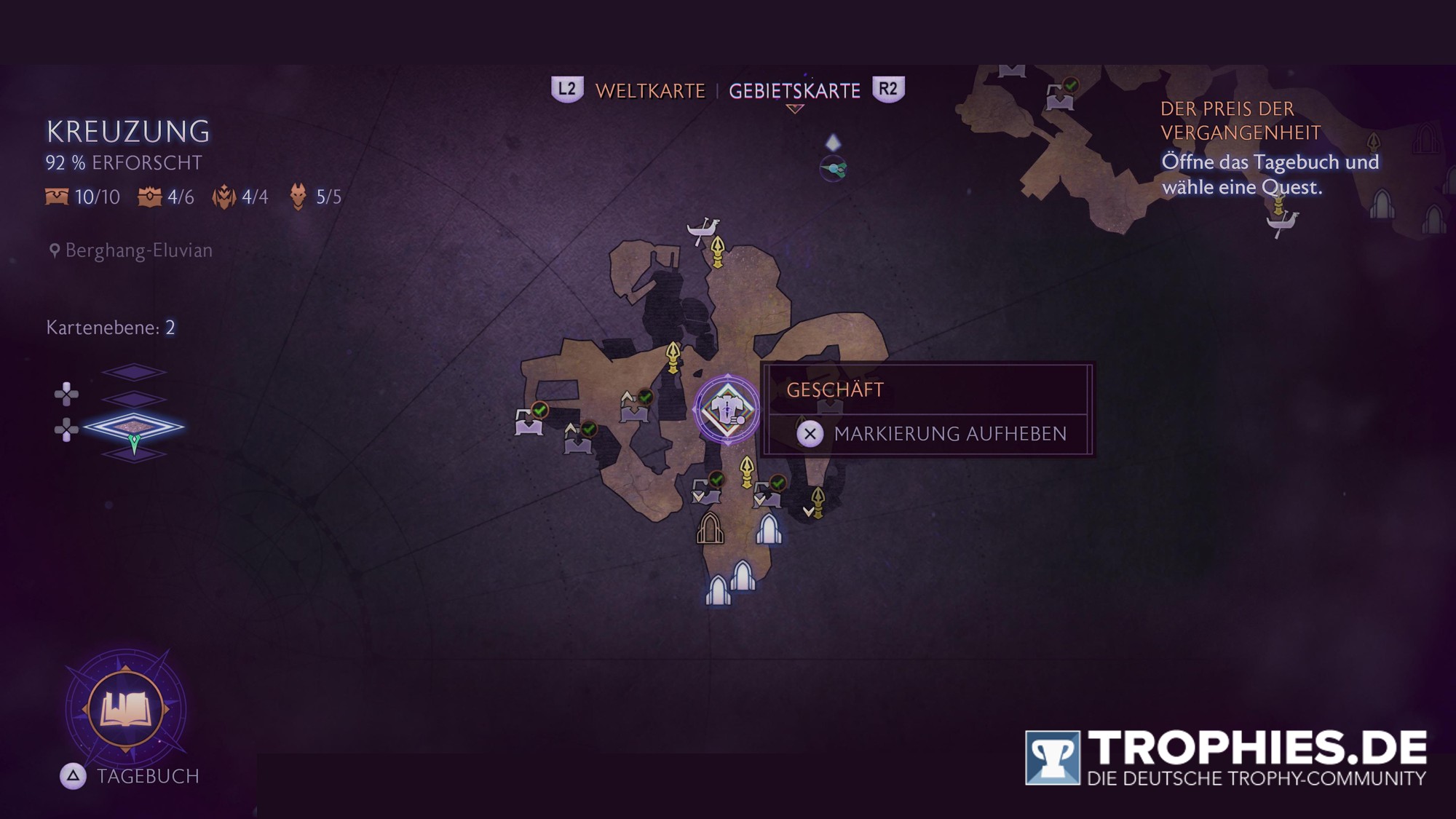This screenshot has height=819, width=1456.
Task: Open the Der Preis der Vergangenheit quest tracker
Action: pos(1241,121)
